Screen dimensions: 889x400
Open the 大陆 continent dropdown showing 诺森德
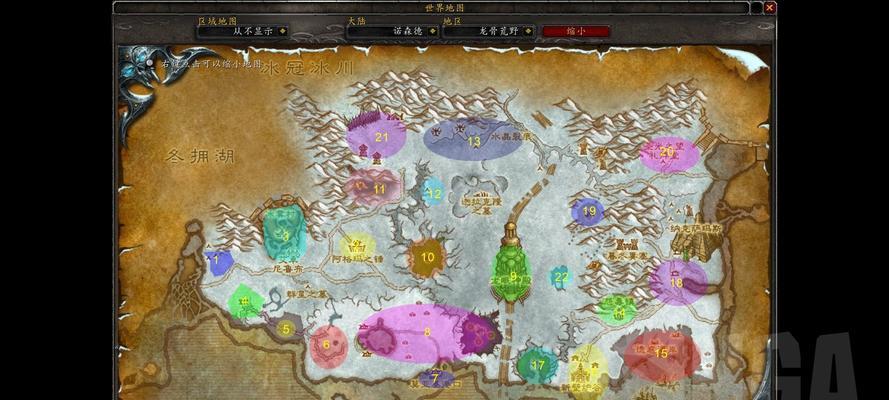pos(429,31)
